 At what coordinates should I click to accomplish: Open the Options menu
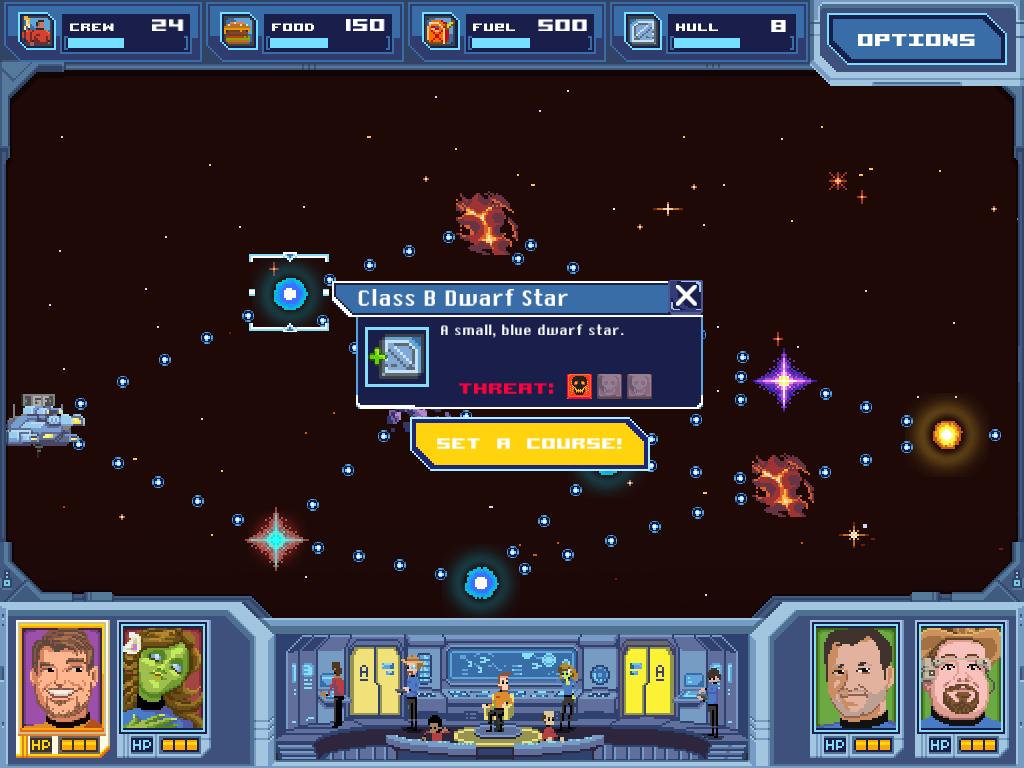tap(915, 40)
